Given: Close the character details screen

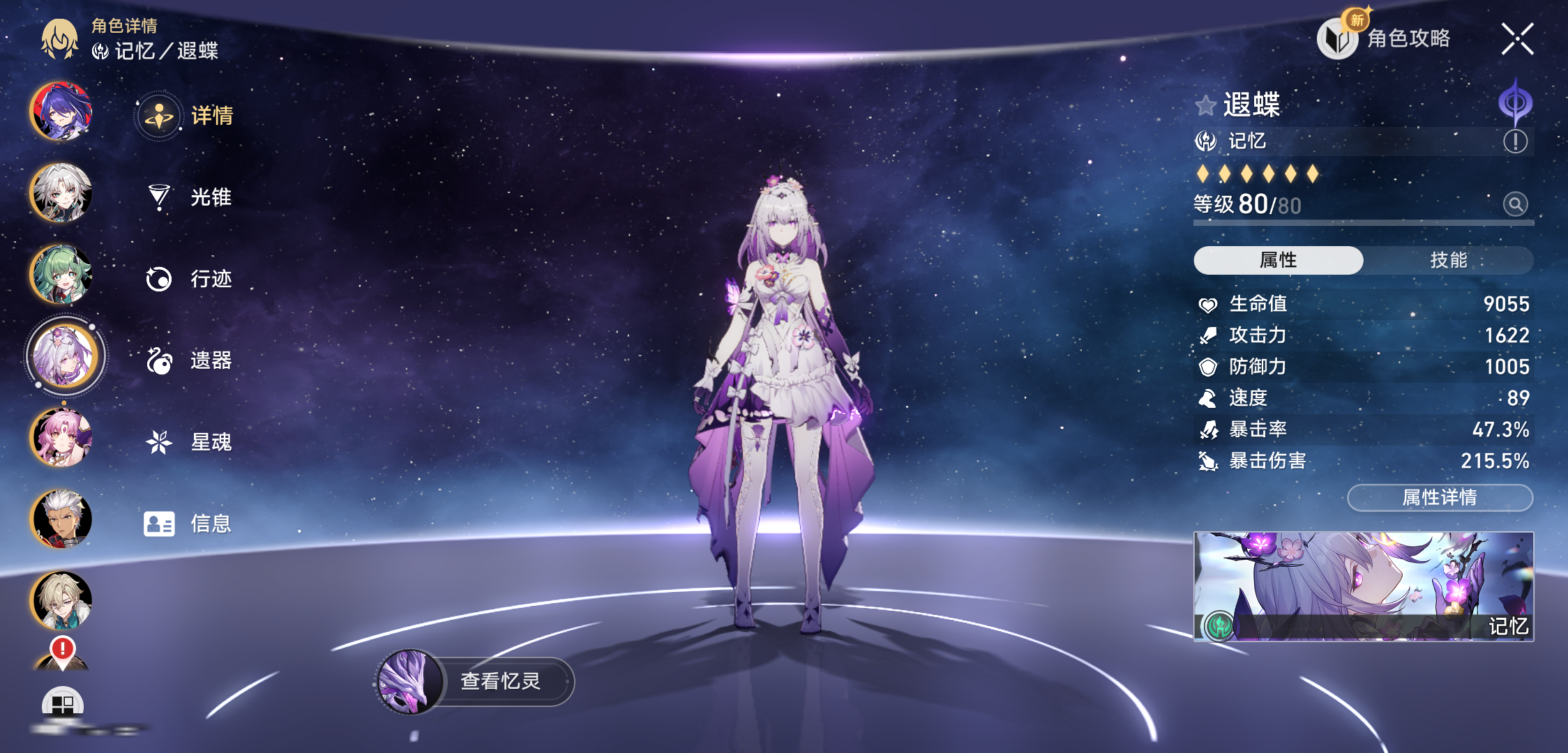Looking at the screenshot, I should 1517,38.
